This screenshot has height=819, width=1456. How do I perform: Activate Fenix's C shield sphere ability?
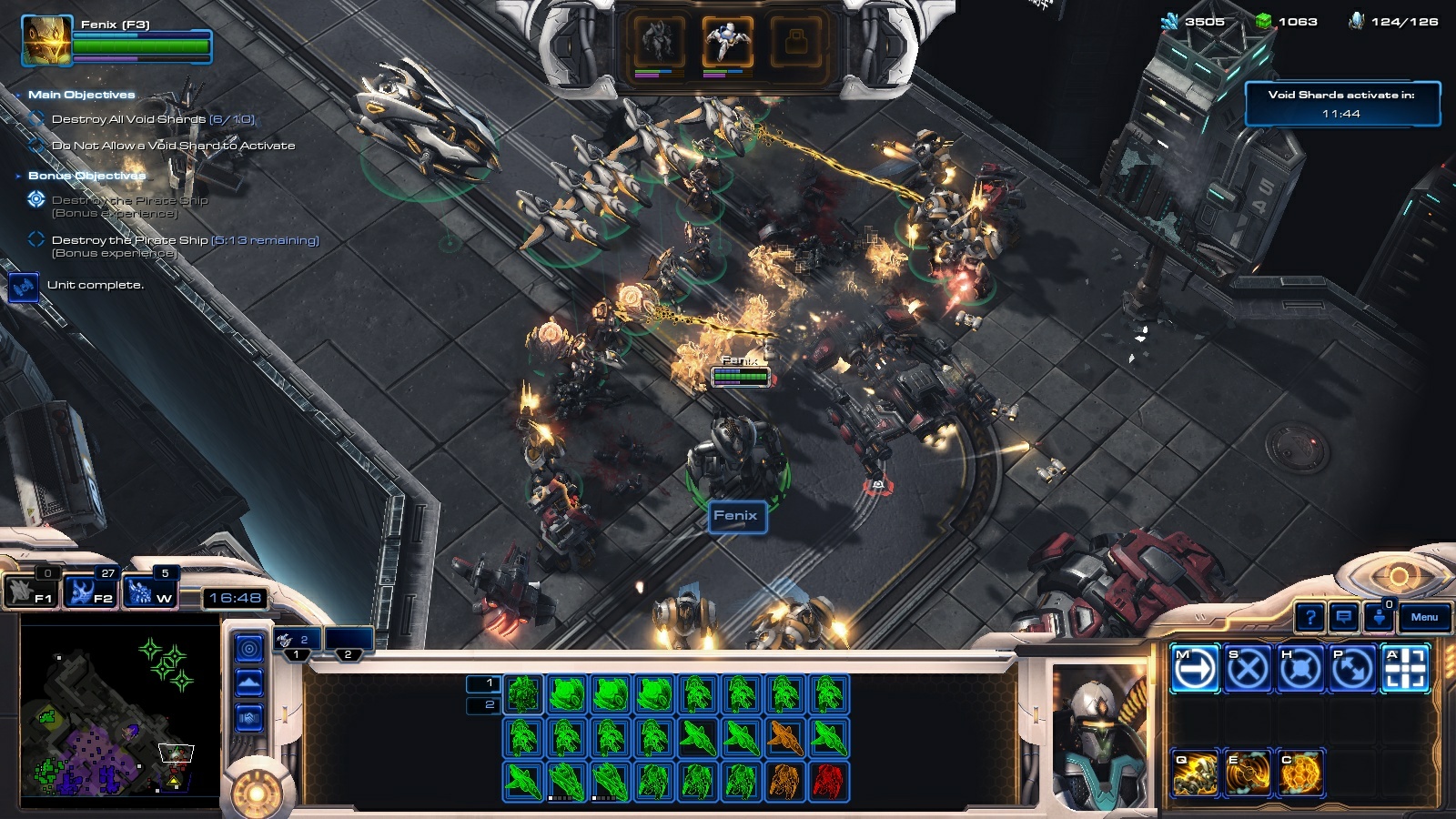pyautogui.click(x=1300, y=773)
